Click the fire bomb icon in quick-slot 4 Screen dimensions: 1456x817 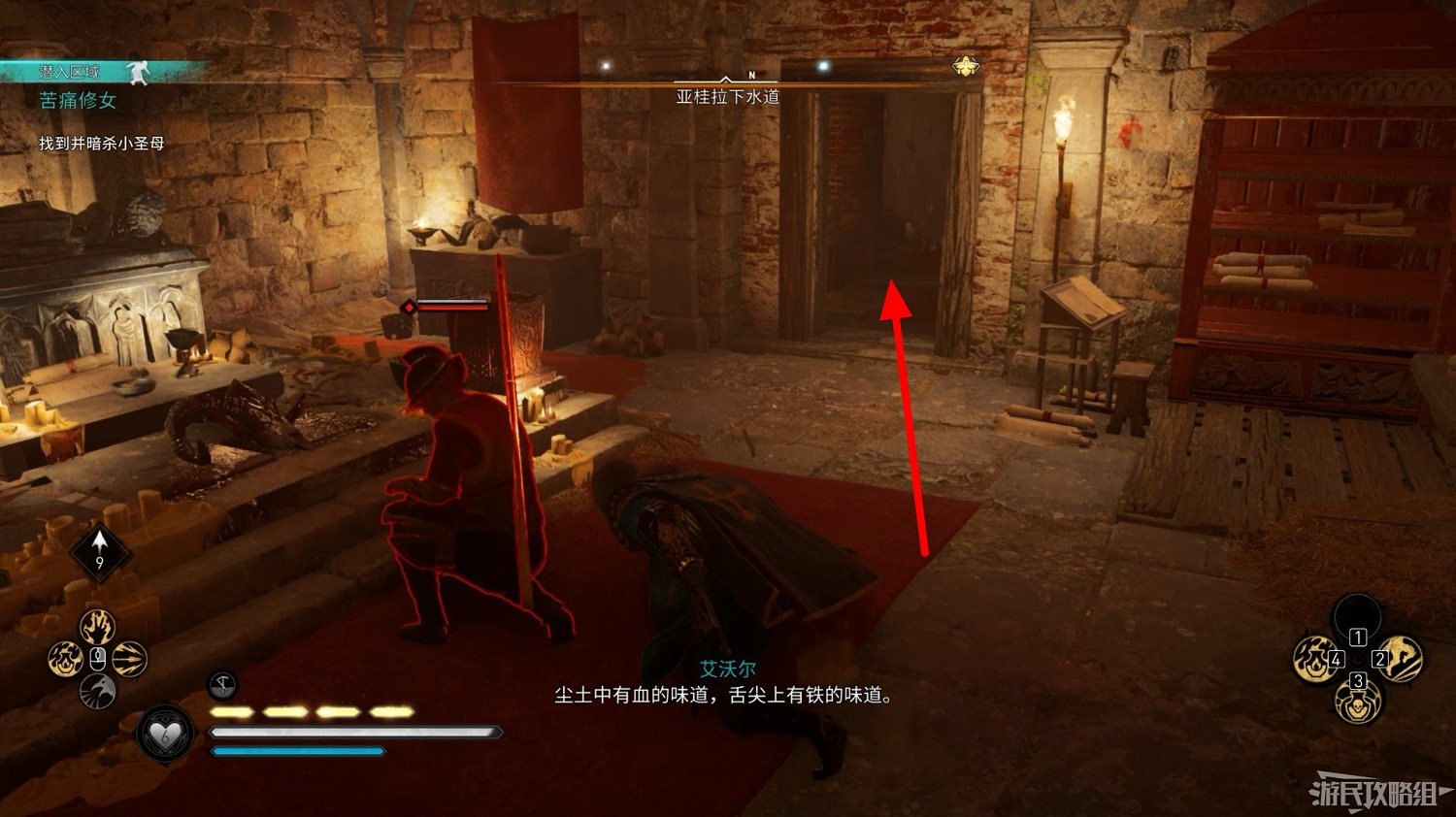point(1311,660)
